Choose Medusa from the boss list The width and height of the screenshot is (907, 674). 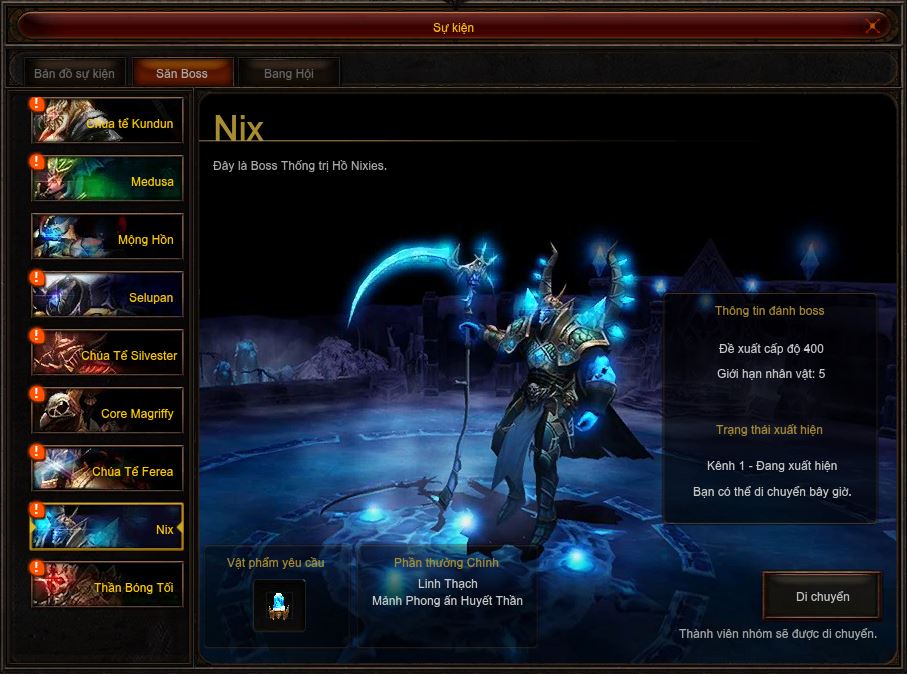pos(107,179)
